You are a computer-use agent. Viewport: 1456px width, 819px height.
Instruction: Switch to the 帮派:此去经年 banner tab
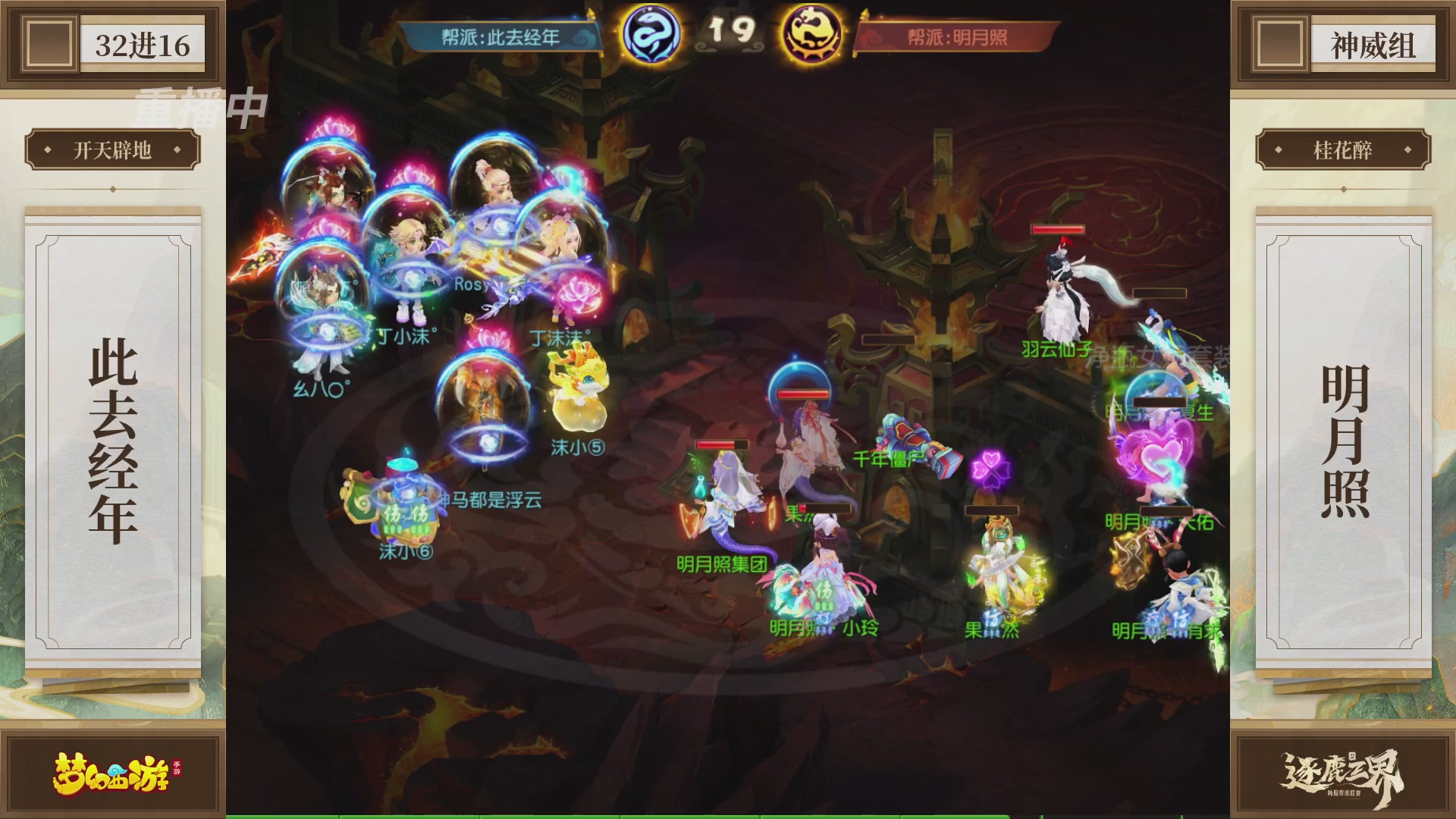tap(500, 36)
